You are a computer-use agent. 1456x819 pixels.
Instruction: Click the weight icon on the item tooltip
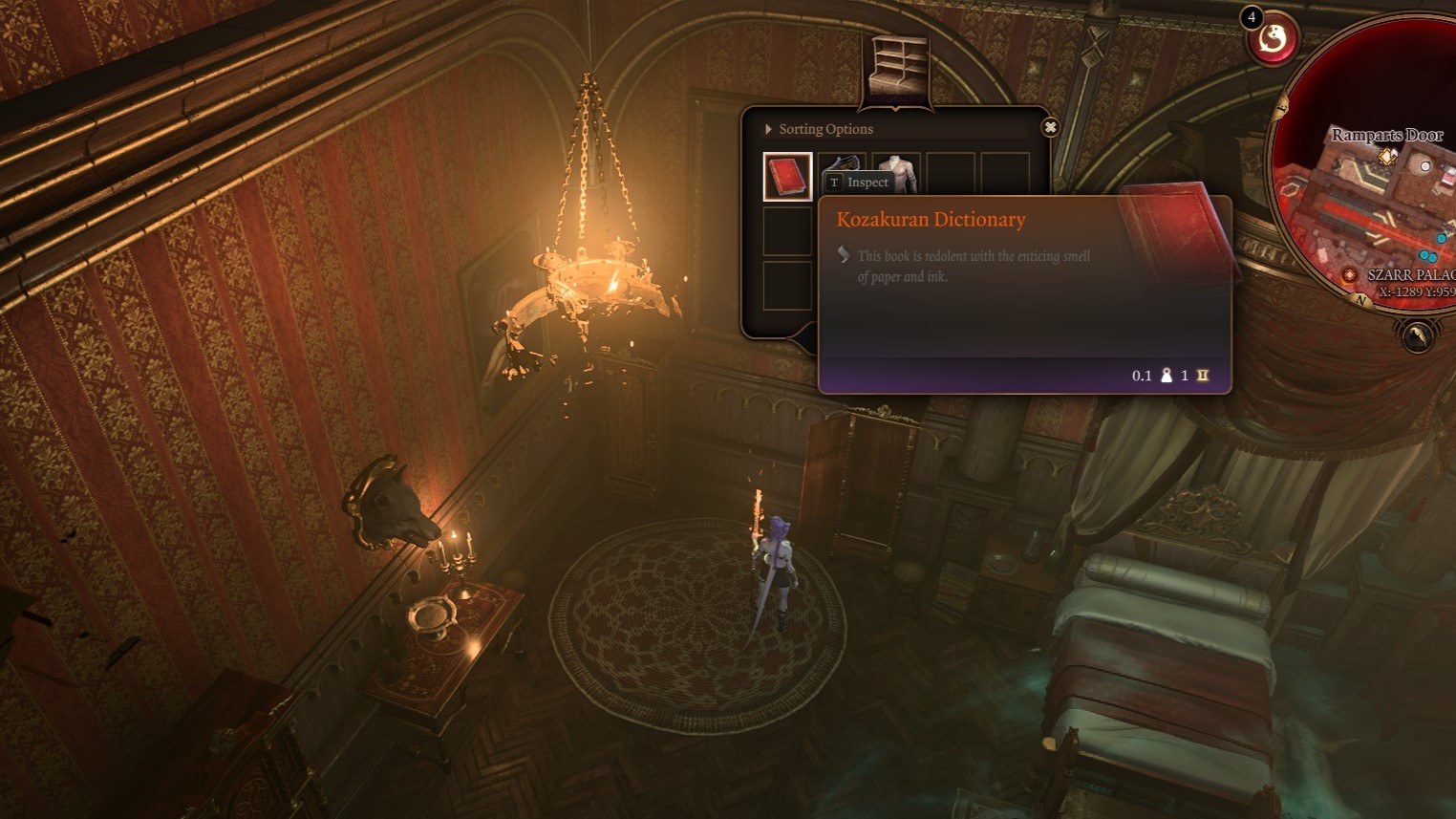point(1166,376)
